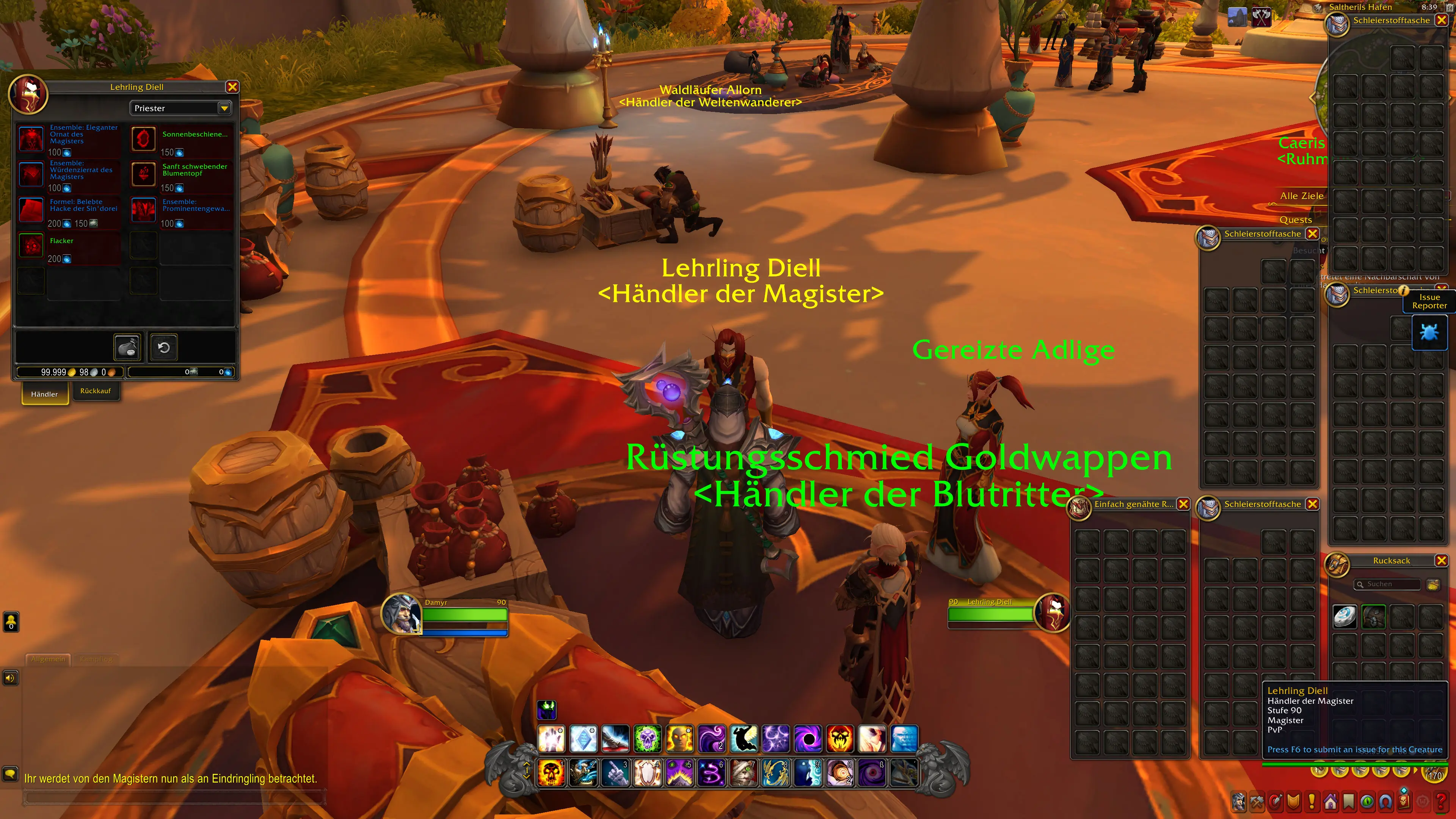The image size is (1456, 819).
Task: Pick Formel: Belebte Hacke der Sin'dorei
Action: 31,210
